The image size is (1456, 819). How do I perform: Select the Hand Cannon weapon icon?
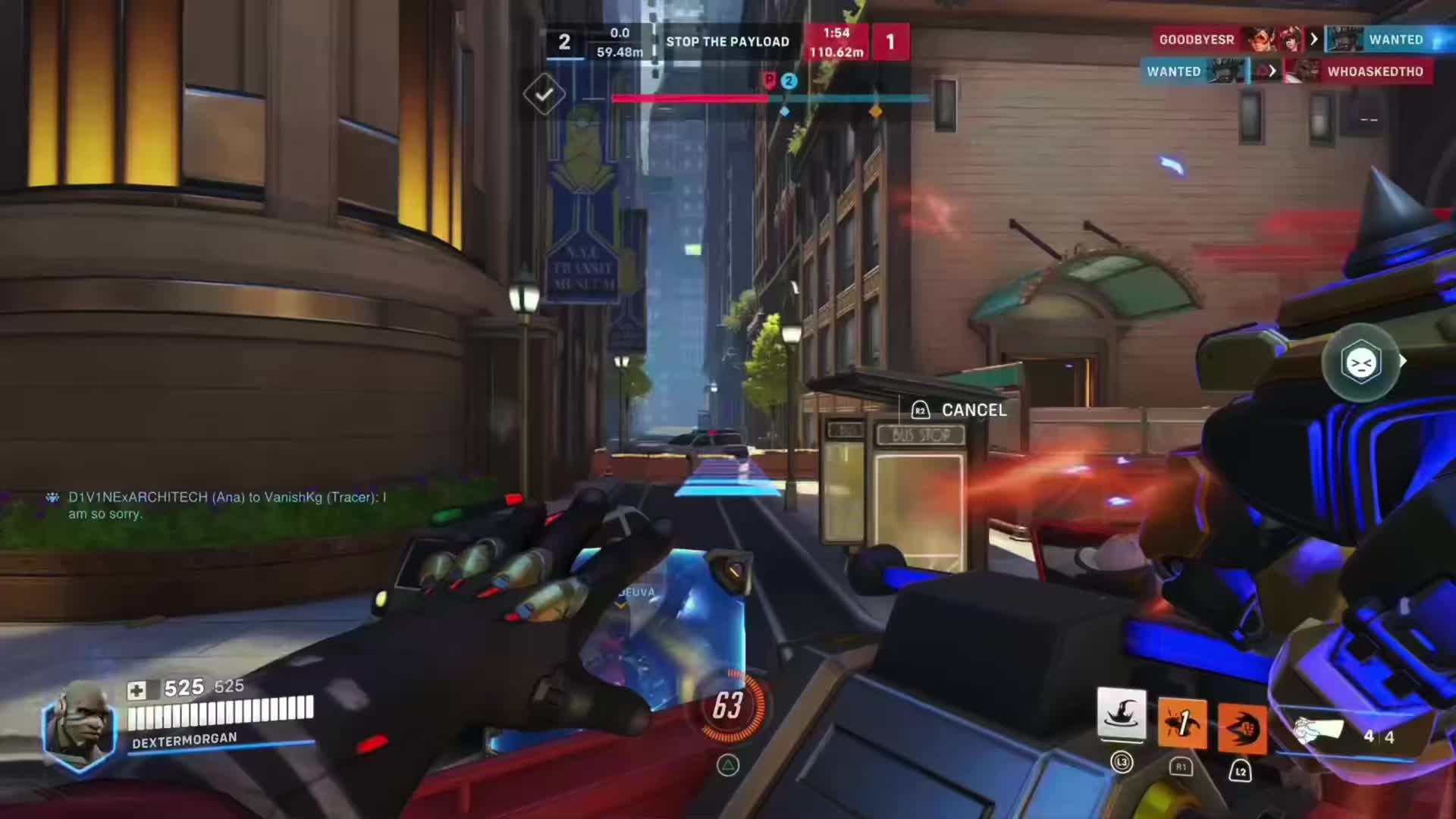pyautogui.click(x=1318, y=730)
